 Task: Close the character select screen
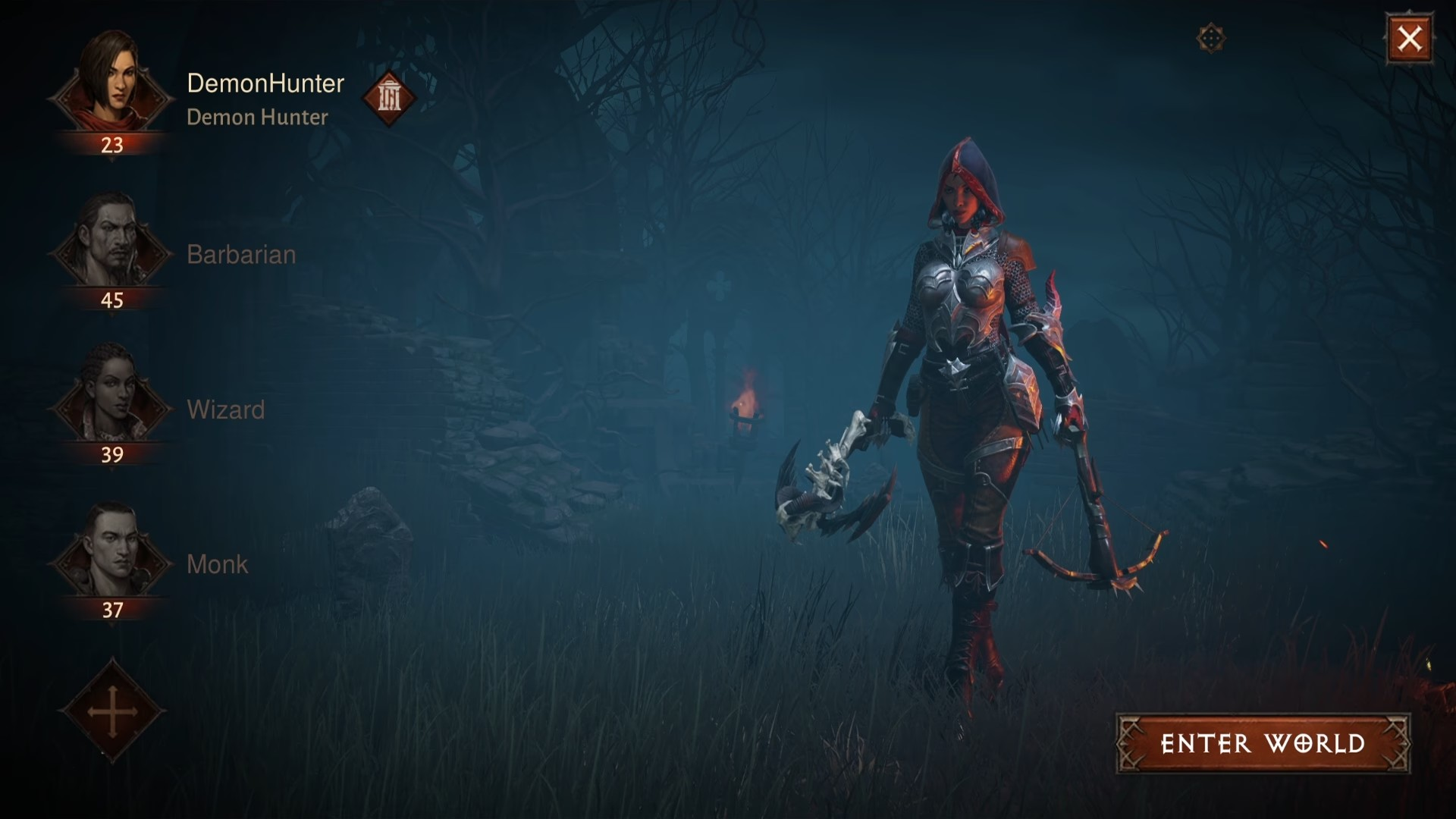tap(1409, 38)
